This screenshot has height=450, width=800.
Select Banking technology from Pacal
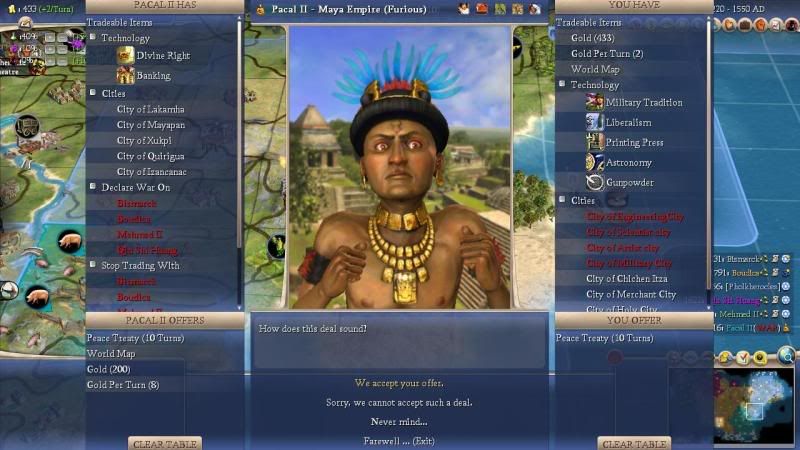coord(153,76)
